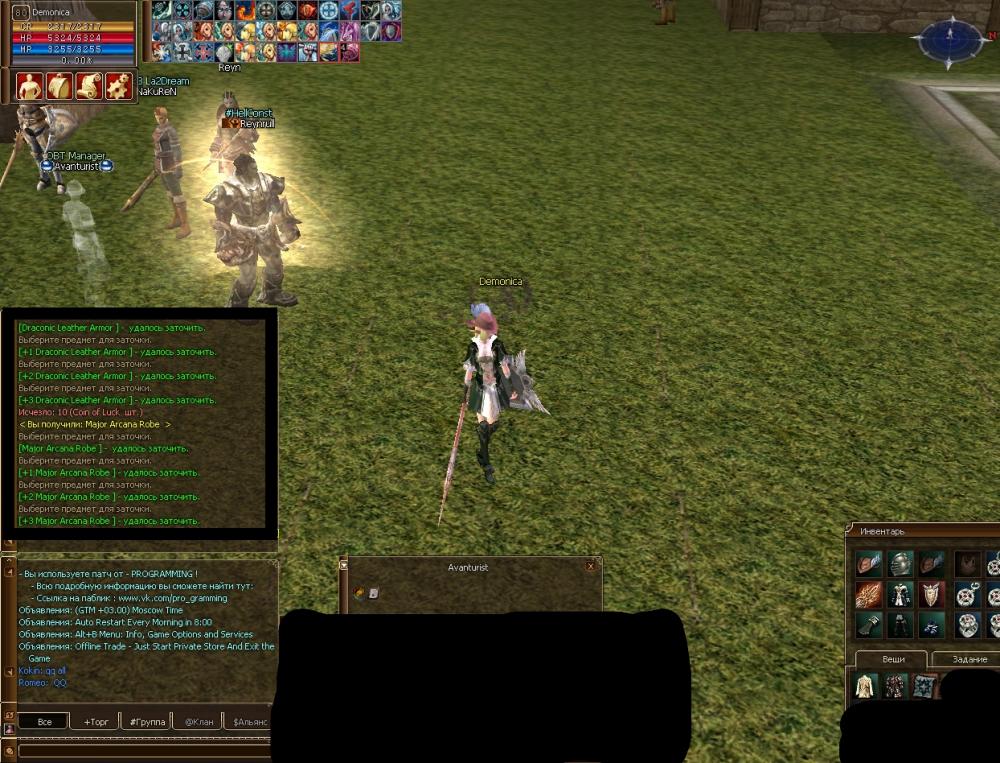
Task: Select the helmet in equipment slots
Action: (901, 564)
